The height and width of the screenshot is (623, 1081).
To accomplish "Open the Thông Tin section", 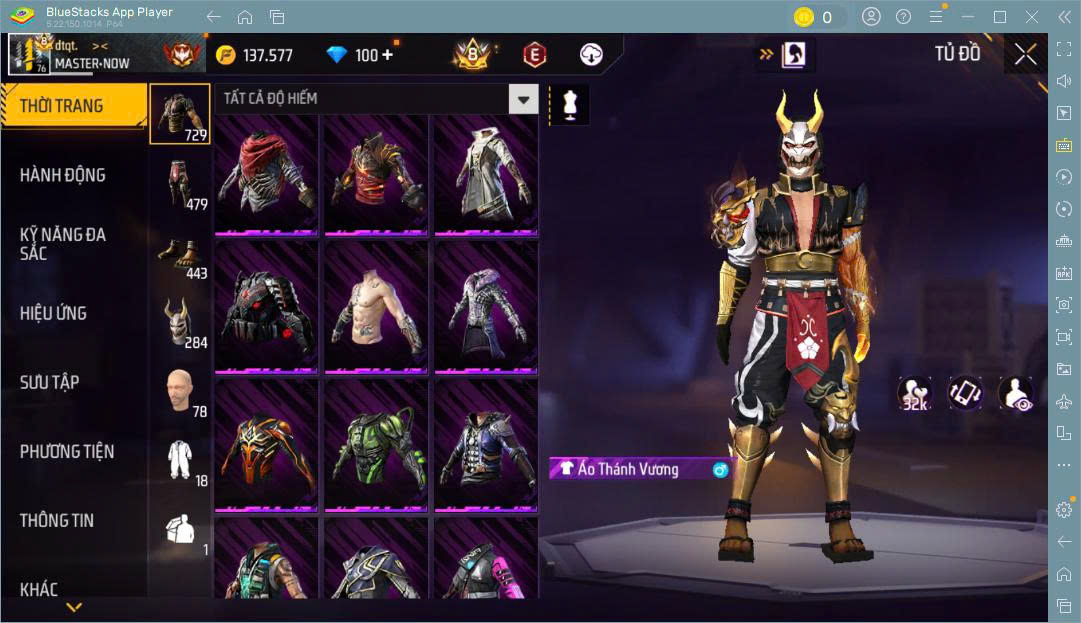I will pyautogui.click(x=57, y=520).
